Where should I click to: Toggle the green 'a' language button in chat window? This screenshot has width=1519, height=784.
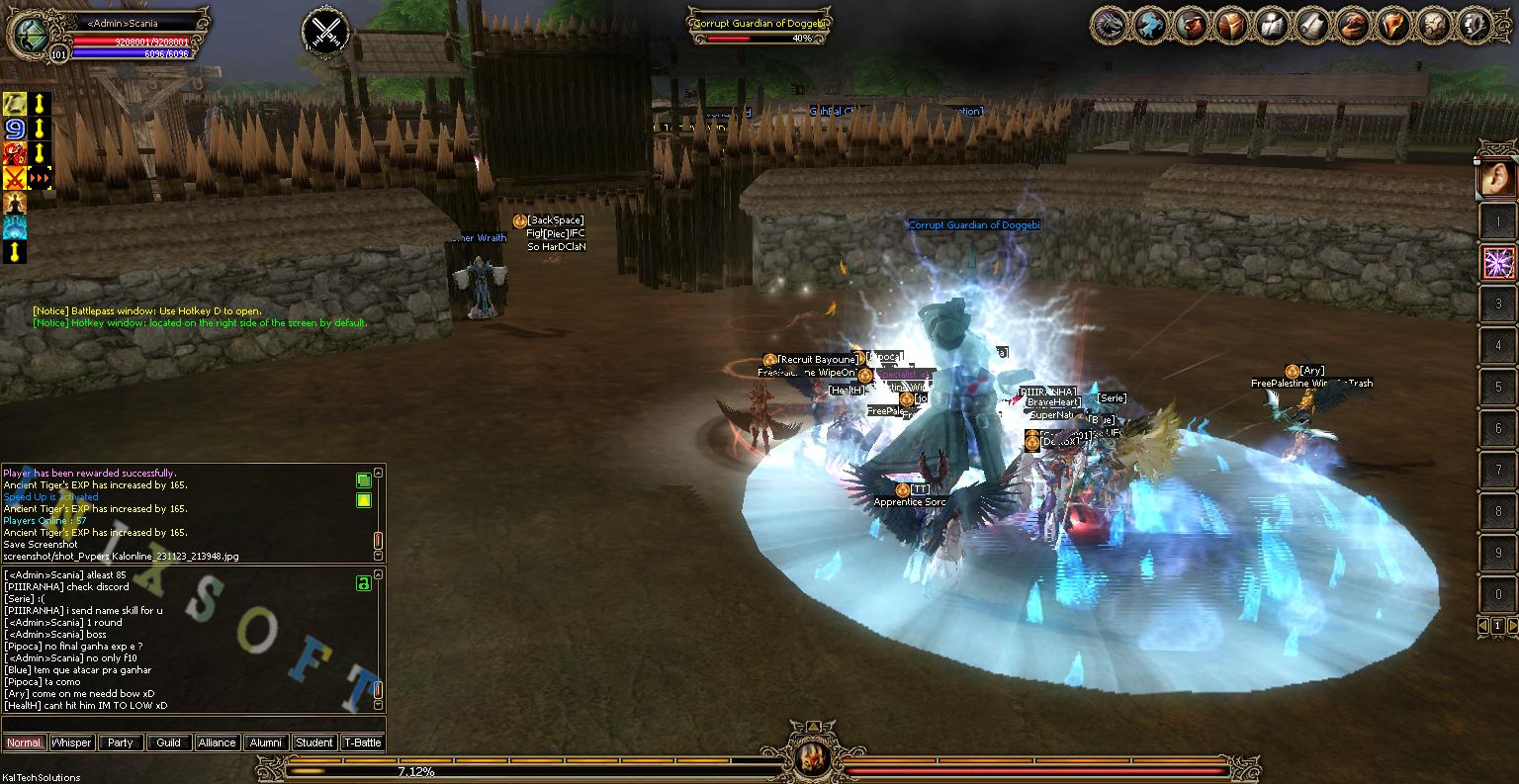pos(364,584)
